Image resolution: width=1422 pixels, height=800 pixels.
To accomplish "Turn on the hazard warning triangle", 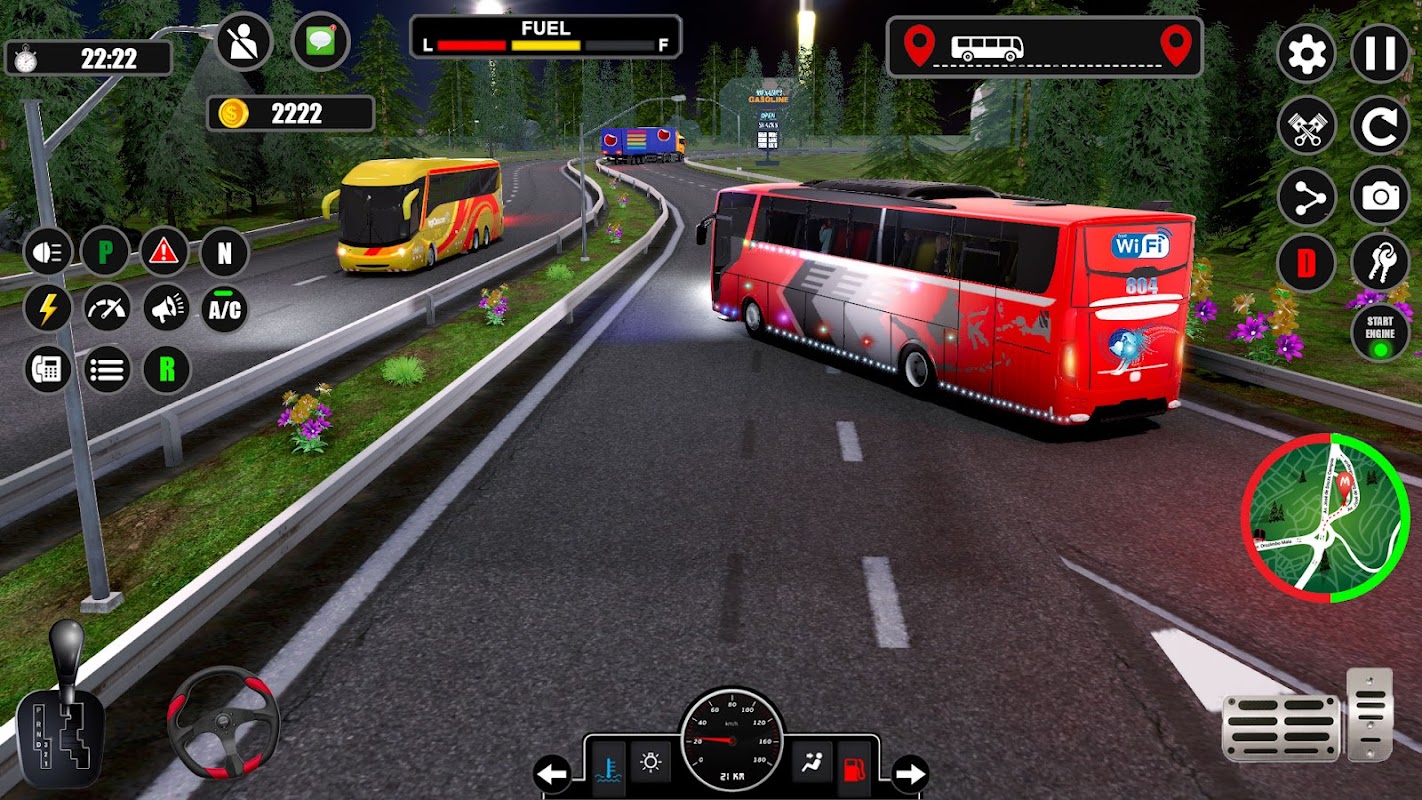I will tap(164, 251).
